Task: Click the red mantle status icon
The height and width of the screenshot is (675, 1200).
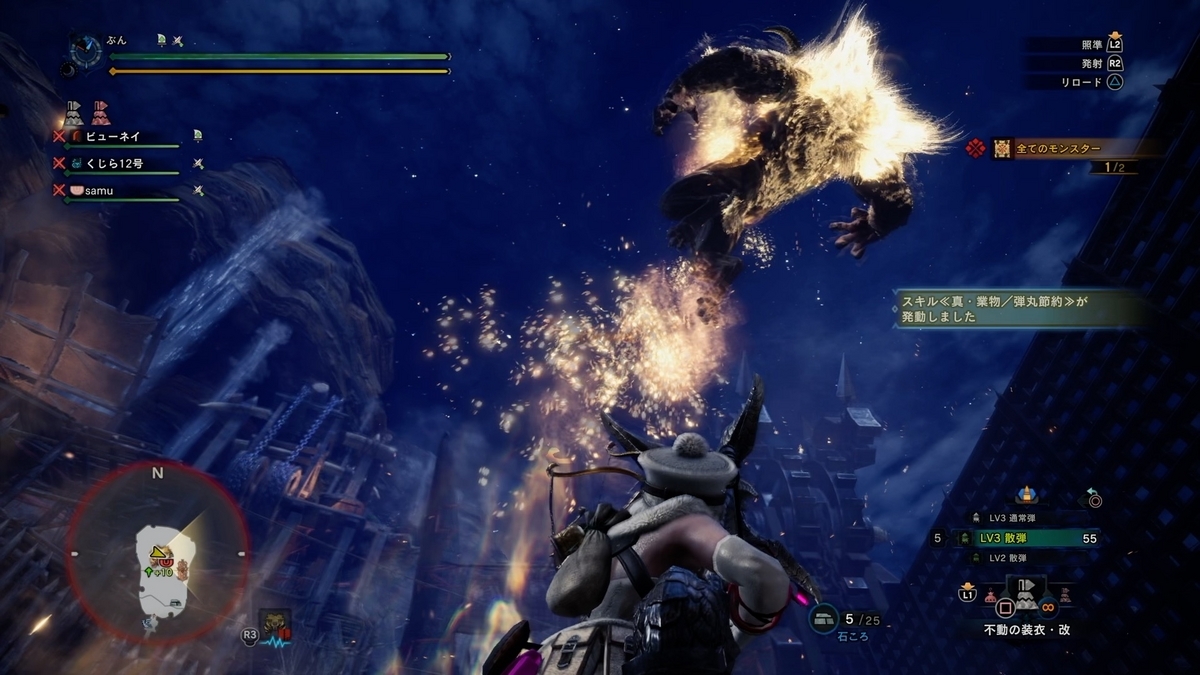Action: click(100, 111)
